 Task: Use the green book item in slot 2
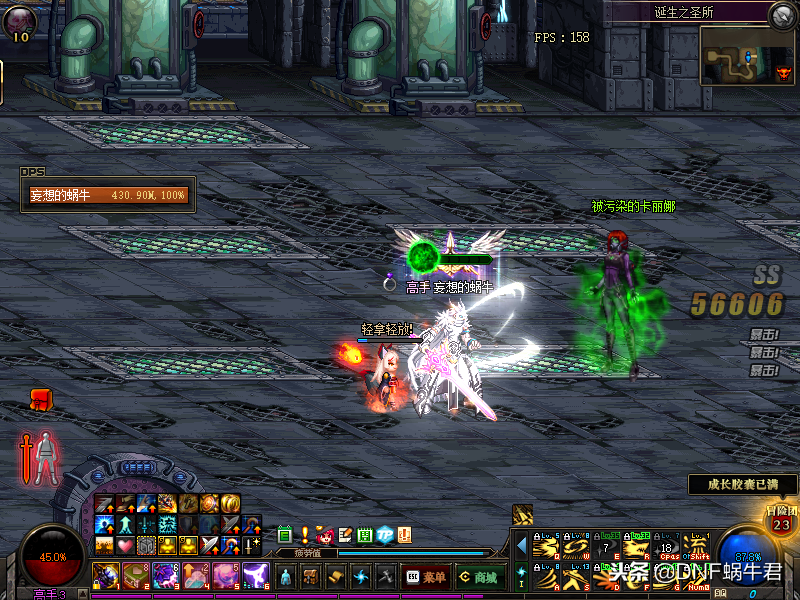click(x=136, y=575)
